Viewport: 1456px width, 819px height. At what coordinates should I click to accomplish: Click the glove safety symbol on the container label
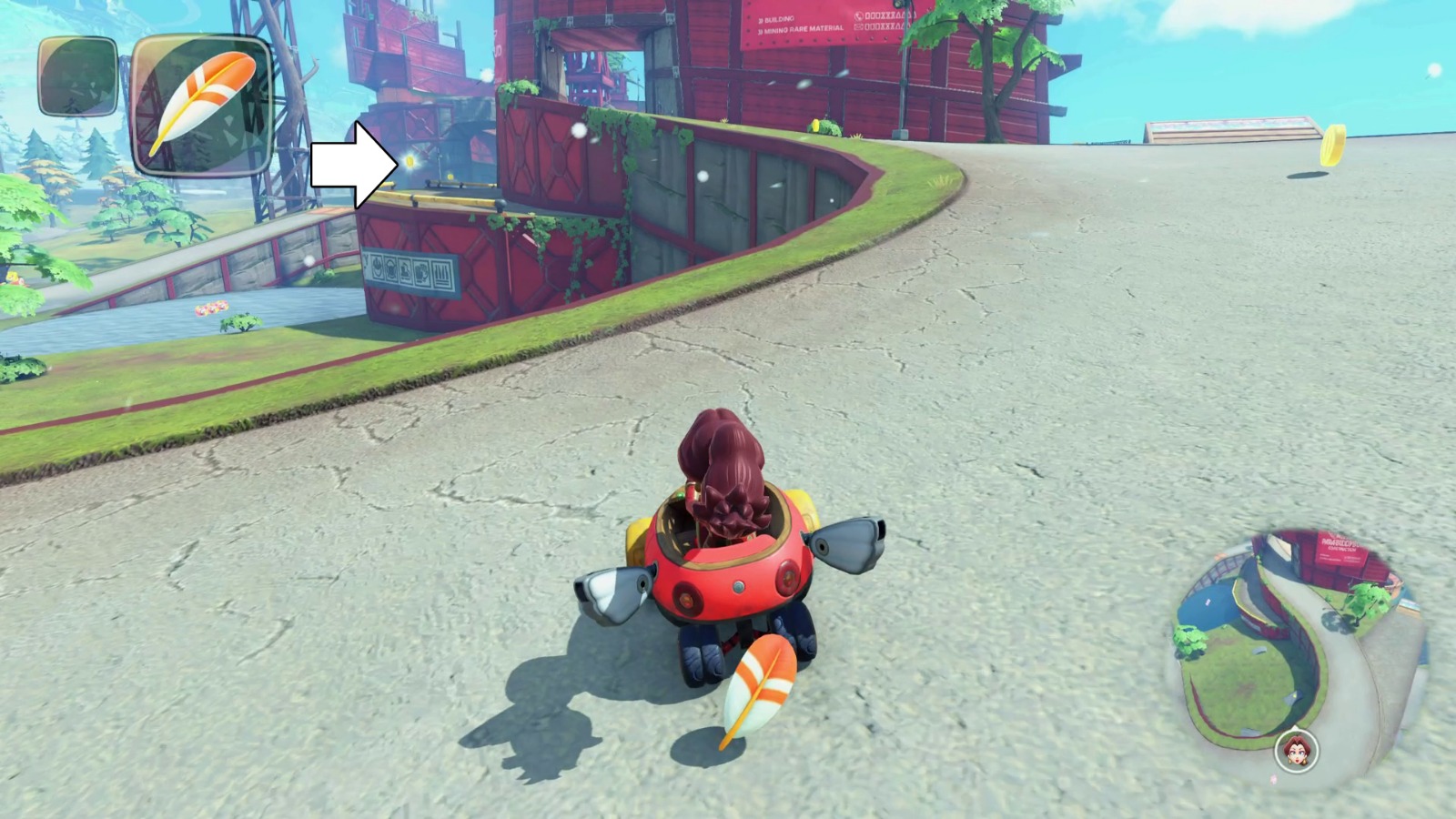click(x=422, y=273)
